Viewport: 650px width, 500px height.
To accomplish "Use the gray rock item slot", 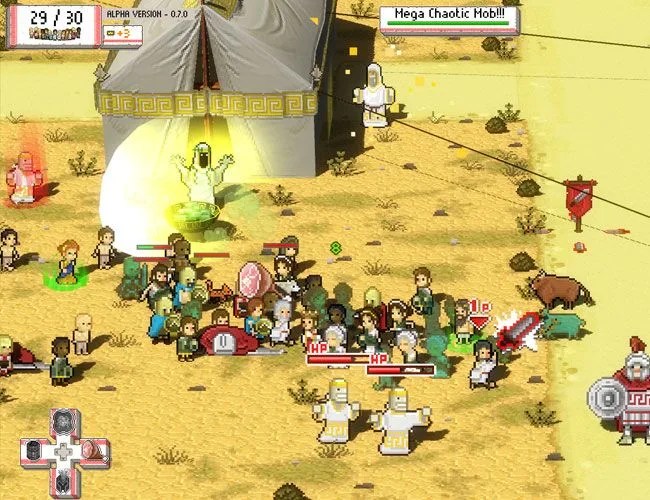I will click(63, 421).
